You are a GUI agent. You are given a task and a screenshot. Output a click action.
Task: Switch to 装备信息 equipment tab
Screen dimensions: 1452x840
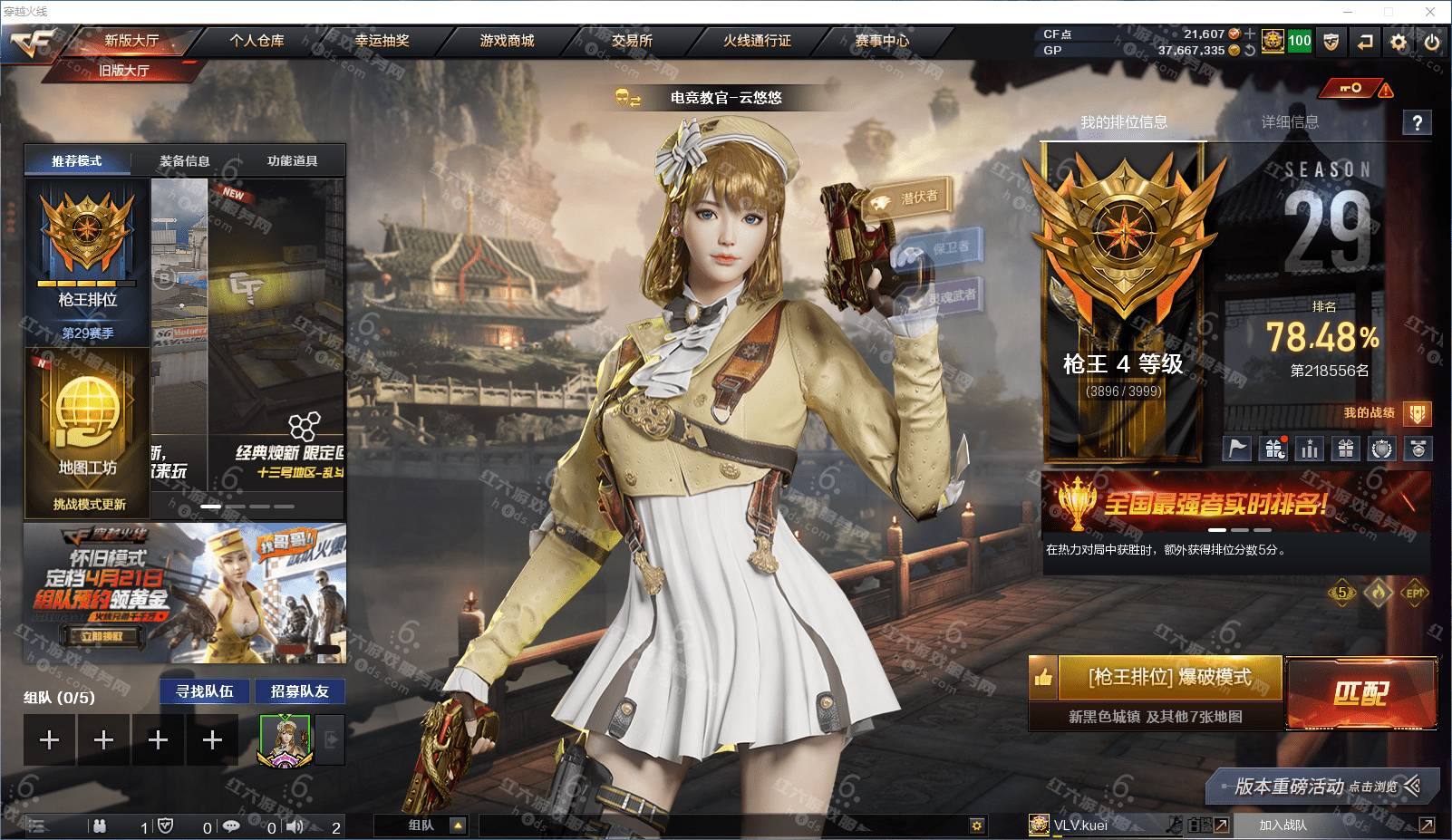185,161
